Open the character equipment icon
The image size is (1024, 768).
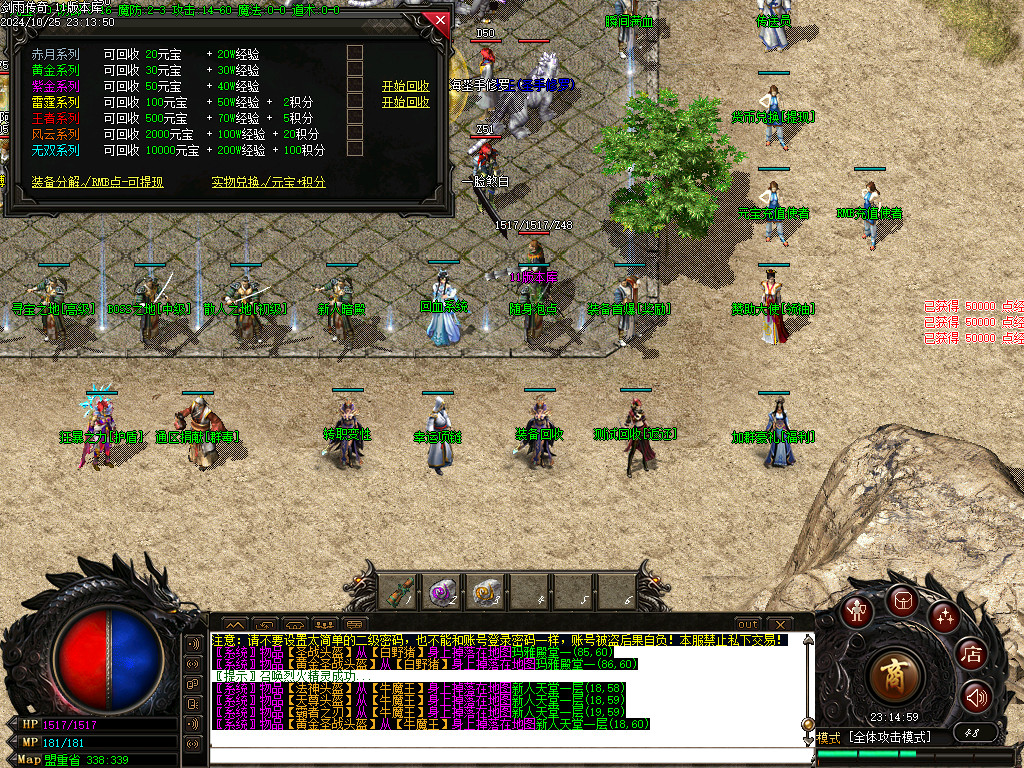(x=856, y=611)
